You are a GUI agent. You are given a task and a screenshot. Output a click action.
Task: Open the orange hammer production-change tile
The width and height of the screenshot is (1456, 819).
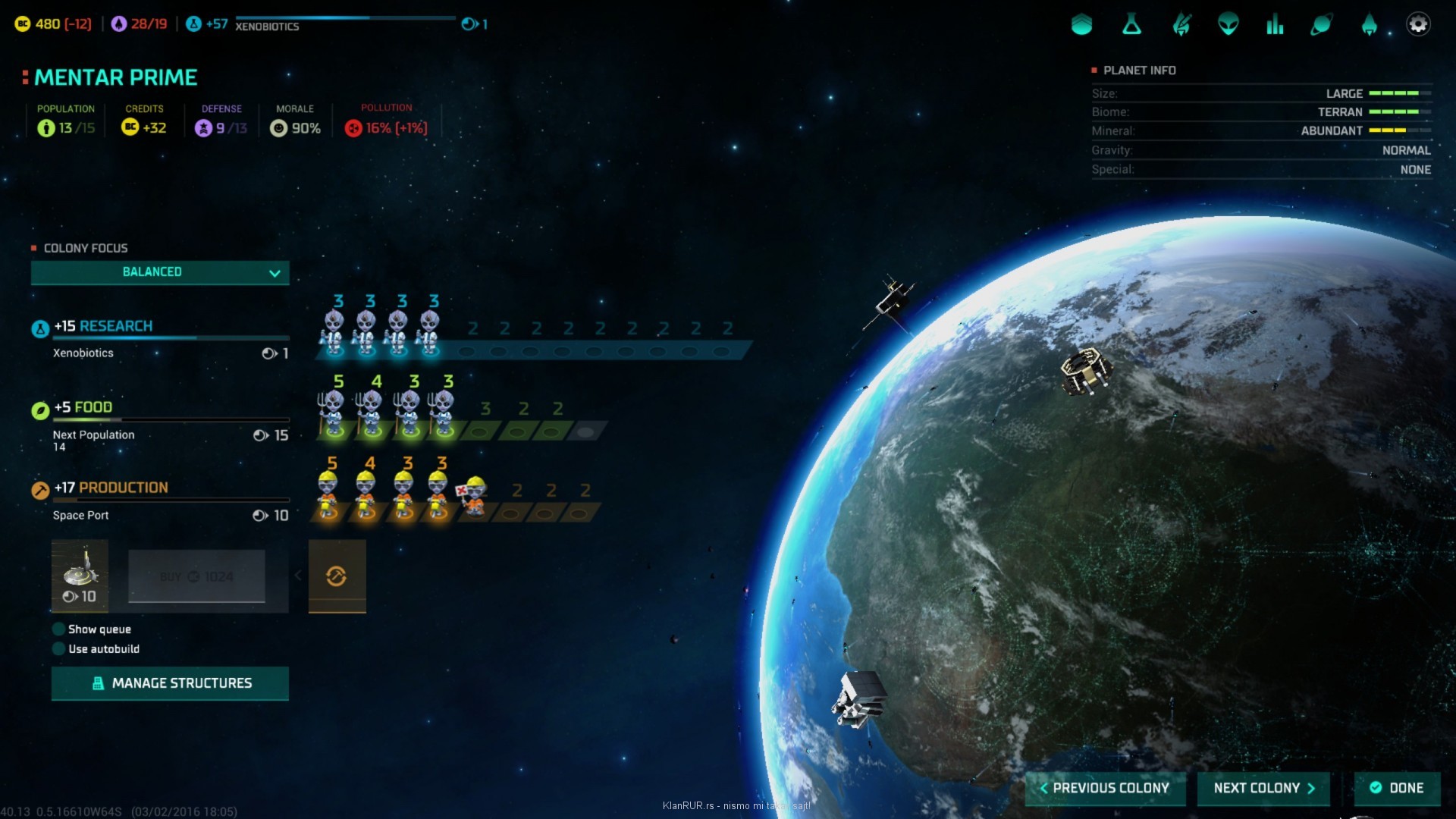tap(337, 576)
